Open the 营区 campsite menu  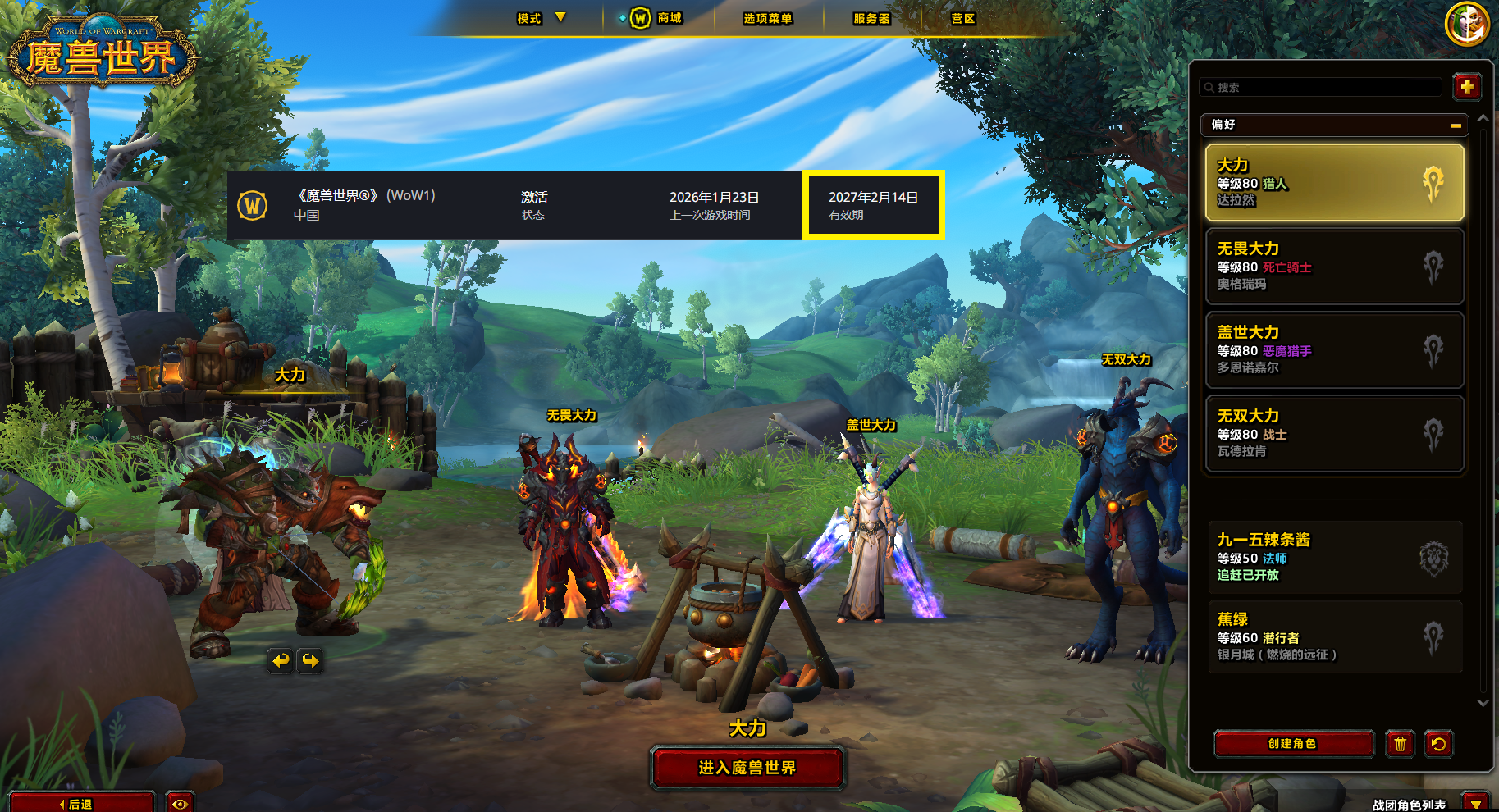pos(963,18)
